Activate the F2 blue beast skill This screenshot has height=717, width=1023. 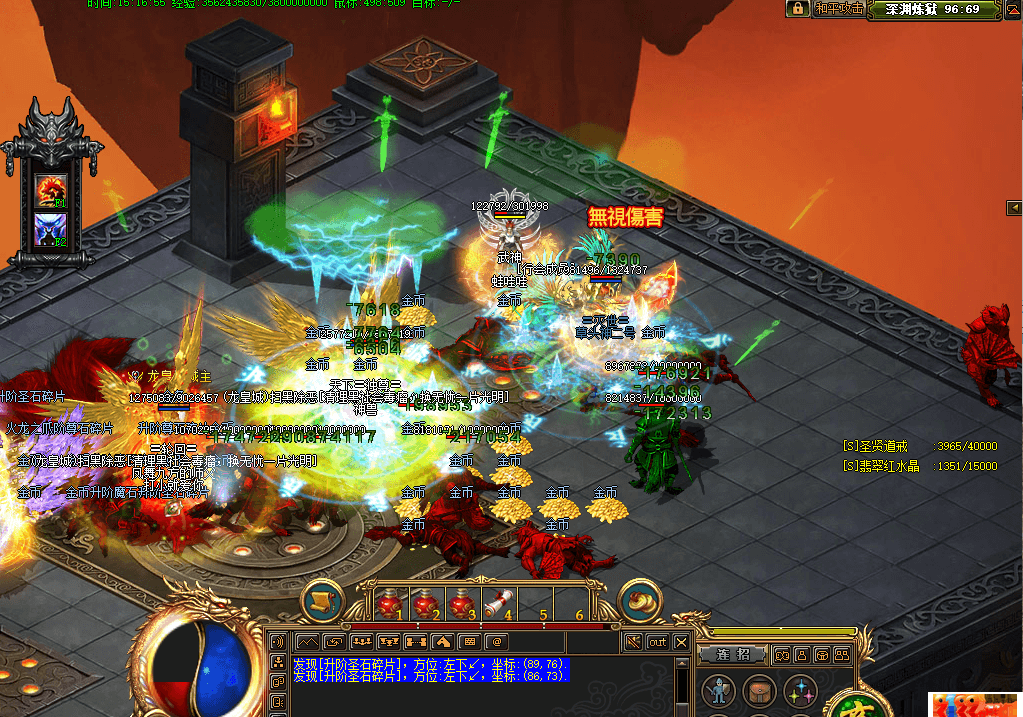[x=51, y=227]
